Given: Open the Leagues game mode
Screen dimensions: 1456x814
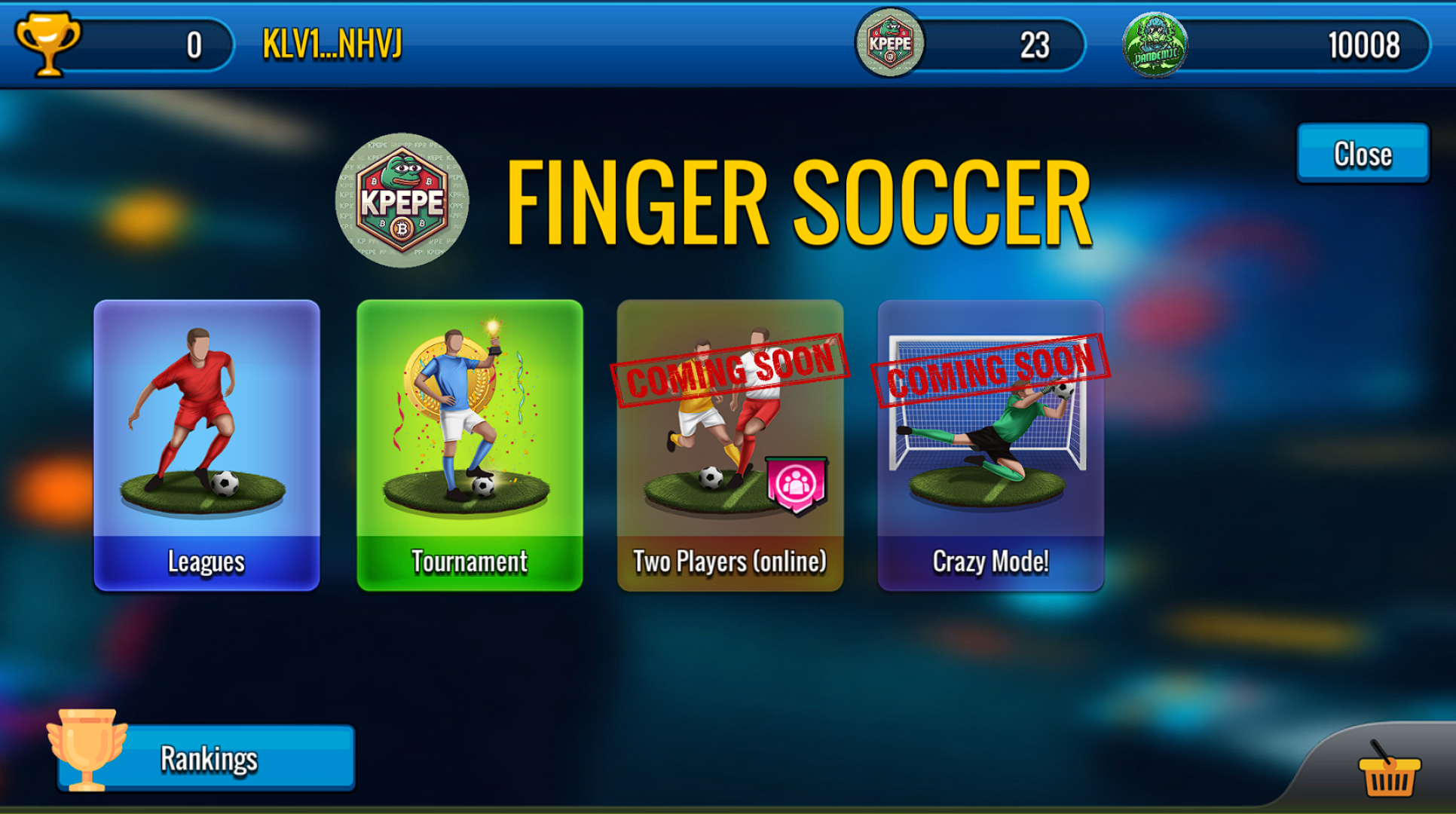Looking at the screenshot, I should [206, 445].
